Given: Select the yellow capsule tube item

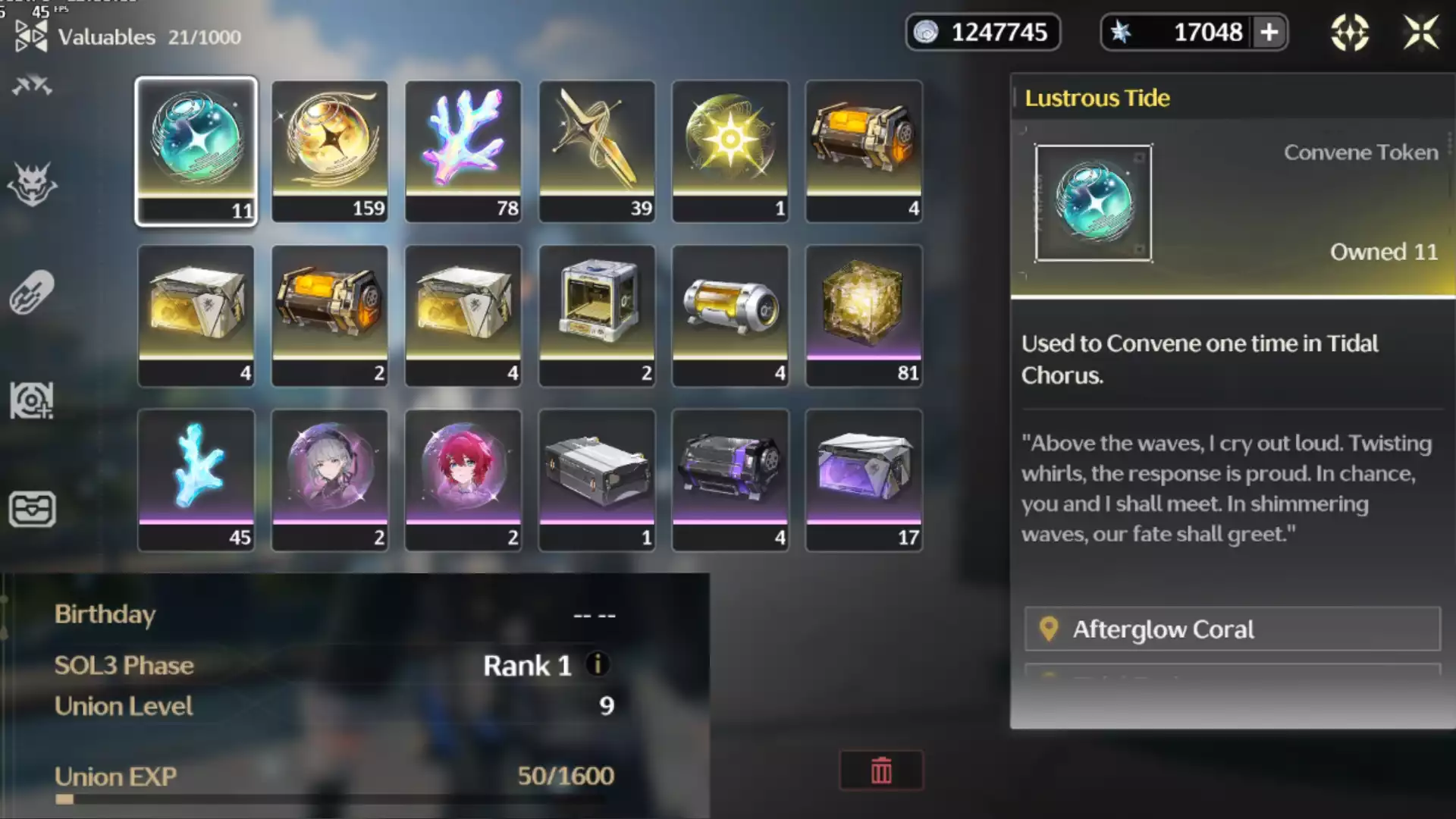Looking at the screenshot, I should [x=730, y=315].
